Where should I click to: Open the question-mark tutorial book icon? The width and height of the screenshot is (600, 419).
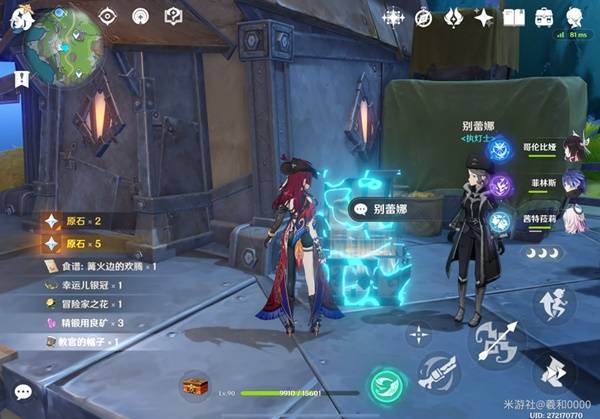[172, 16]
